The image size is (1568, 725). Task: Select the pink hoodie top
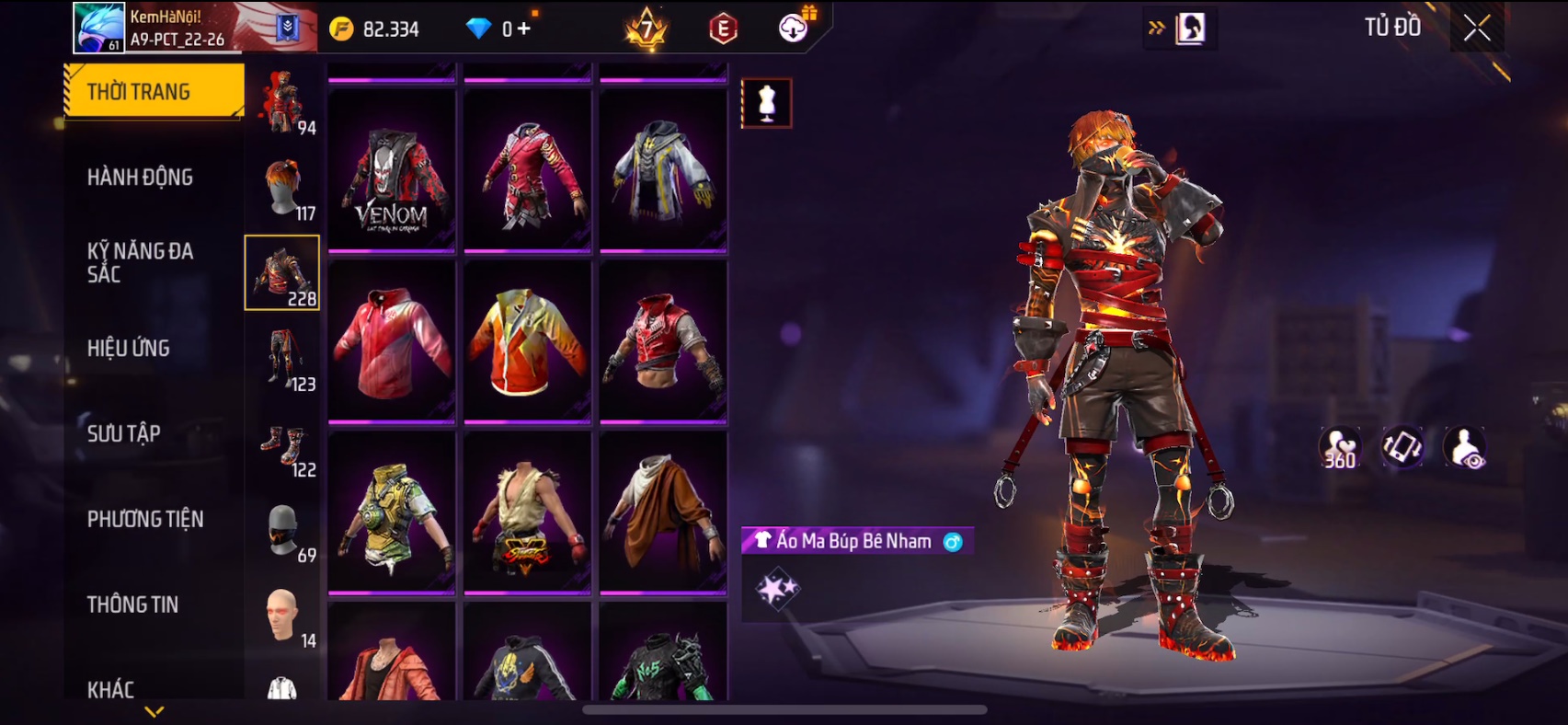click(x=392, y=342)
